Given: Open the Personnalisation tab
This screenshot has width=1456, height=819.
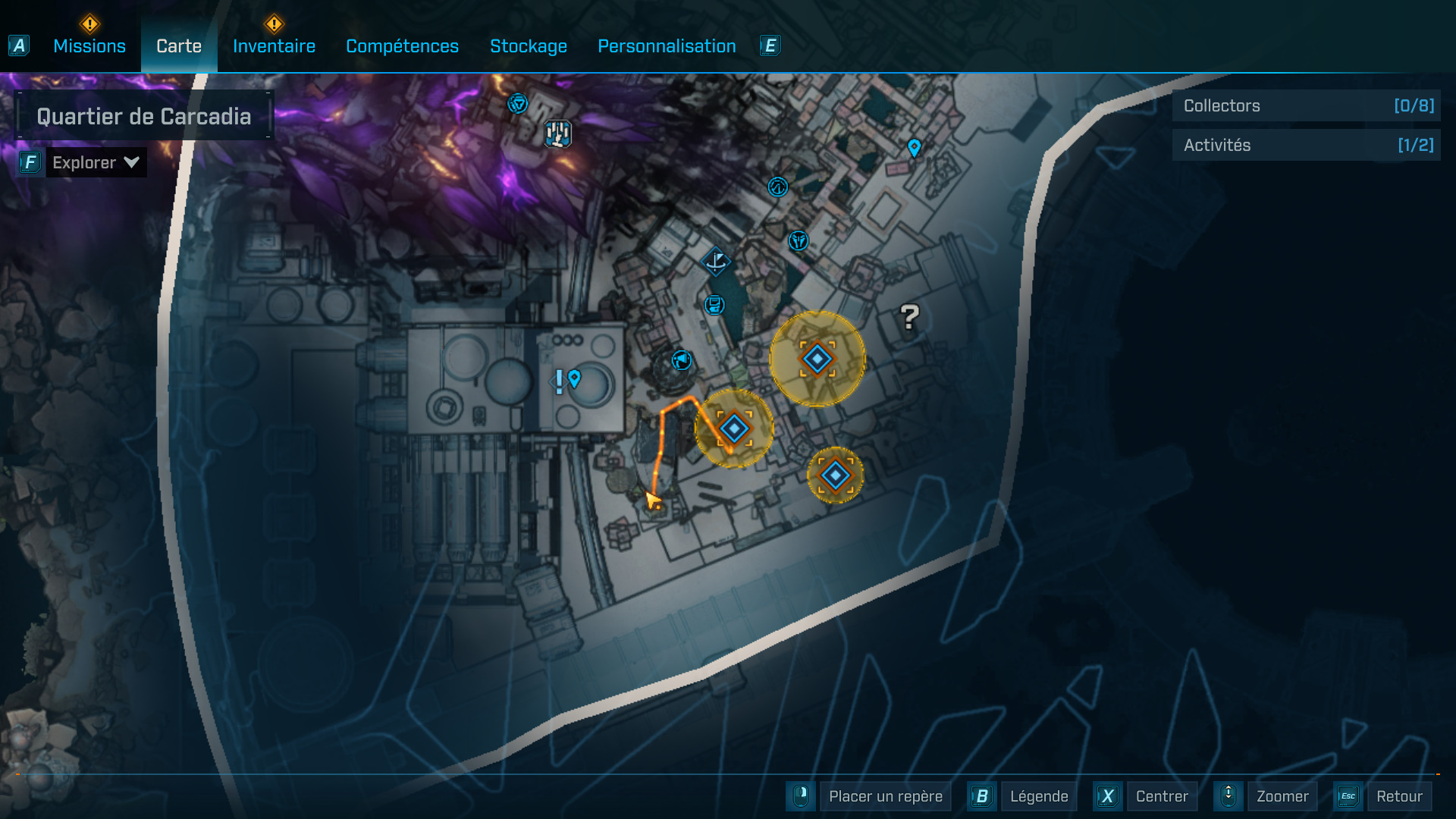Looking at the screenshot, I should coord(667,45).
